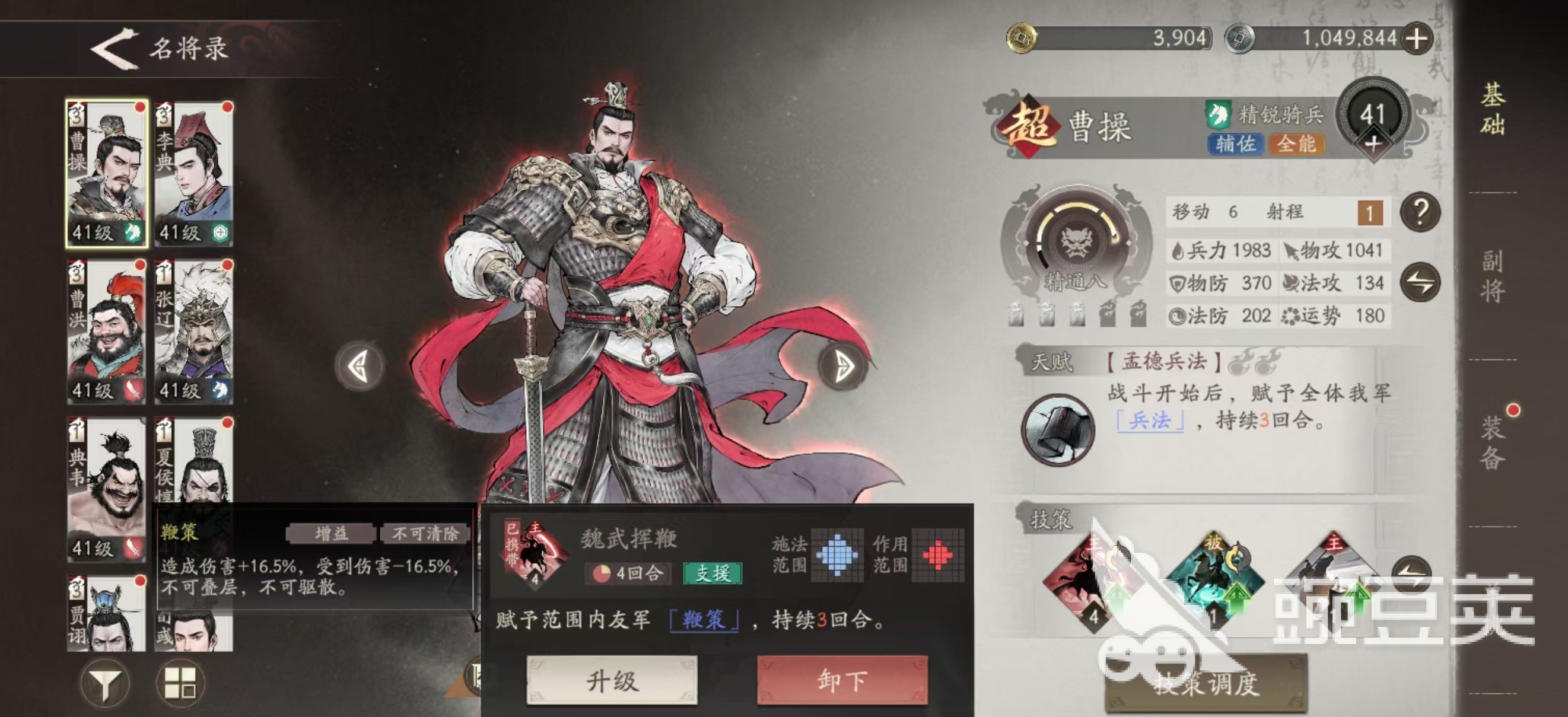This screenshot has width=1568, height=717.
Task: Show the previous hero with left arrow
Action: coord(360,366)
